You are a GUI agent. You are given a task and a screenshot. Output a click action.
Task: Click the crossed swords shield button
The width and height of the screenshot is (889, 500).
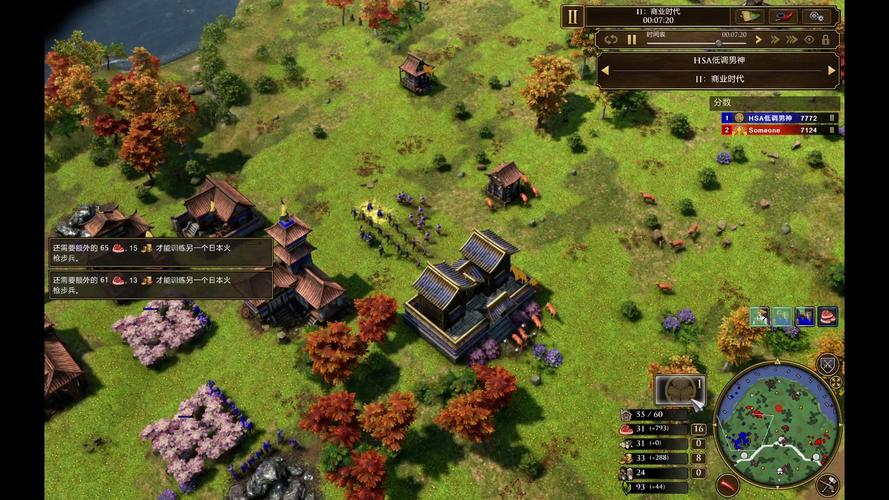pos(828,366)
